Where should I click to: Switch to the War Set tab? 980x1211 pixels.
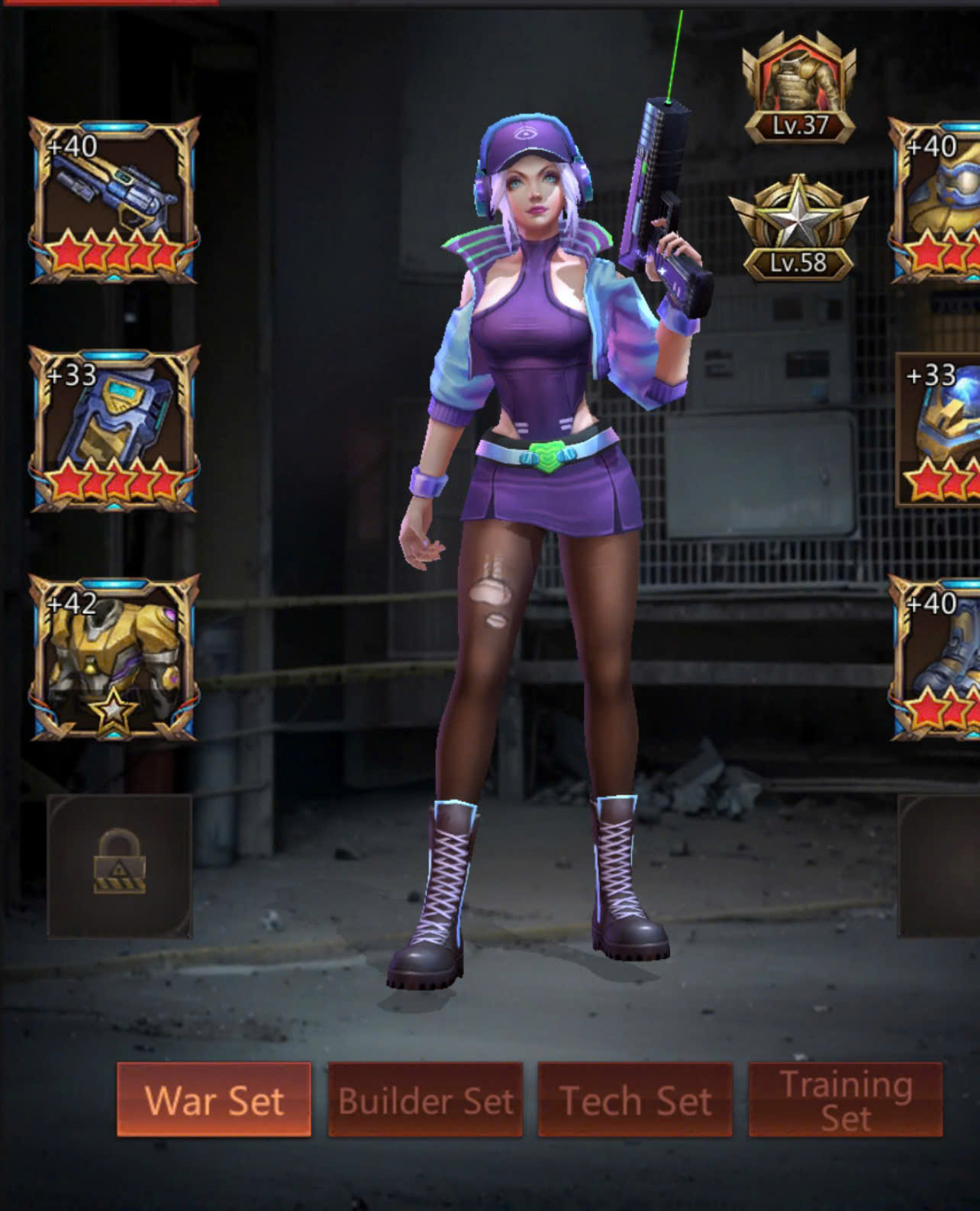(x=214, y=1100)
